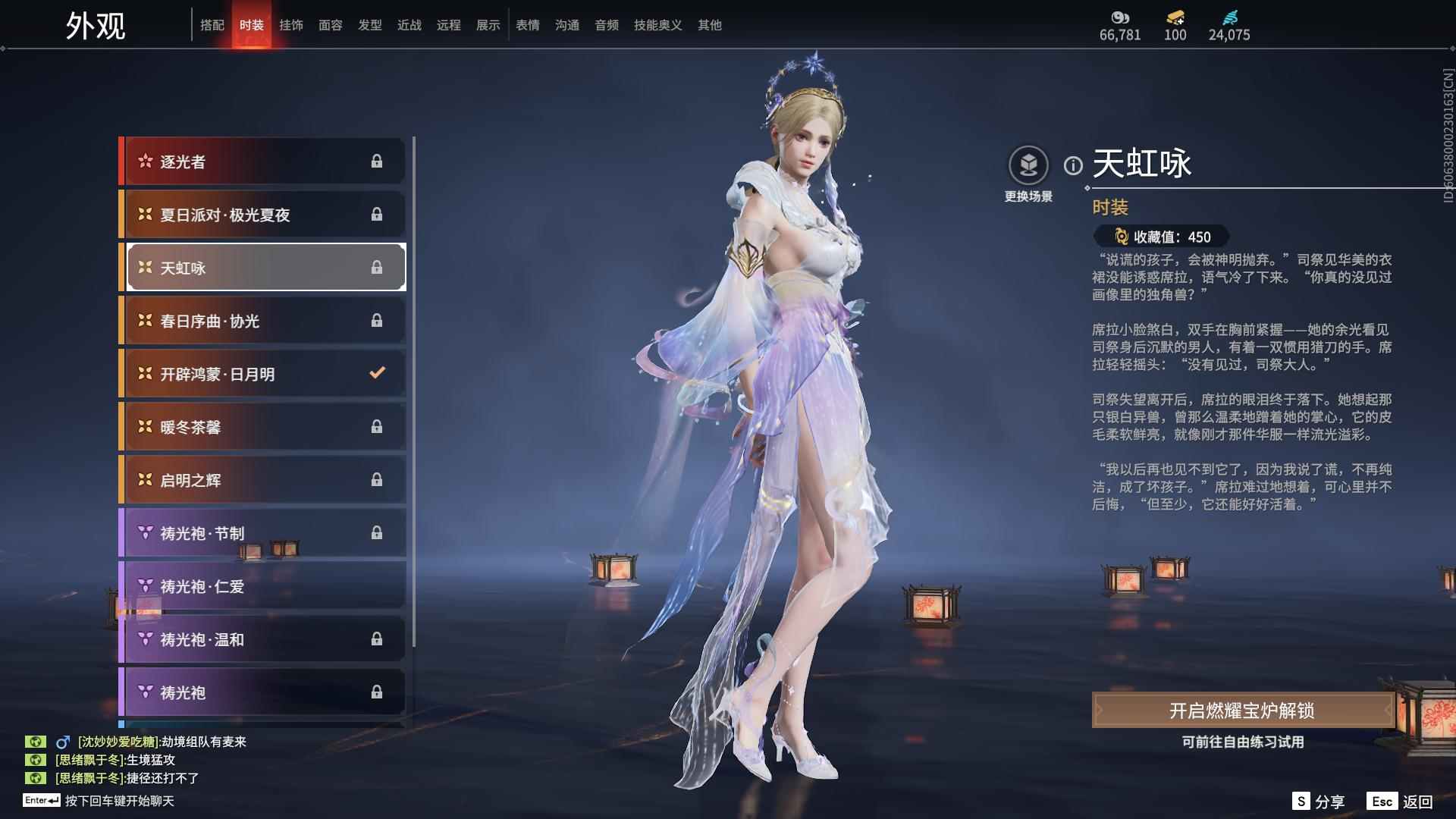The width and height of the screenshot is (1456, 819).
Task: Toggle the lock on 祷光袍·节制 entry
Action: click(x=375, y=533)
